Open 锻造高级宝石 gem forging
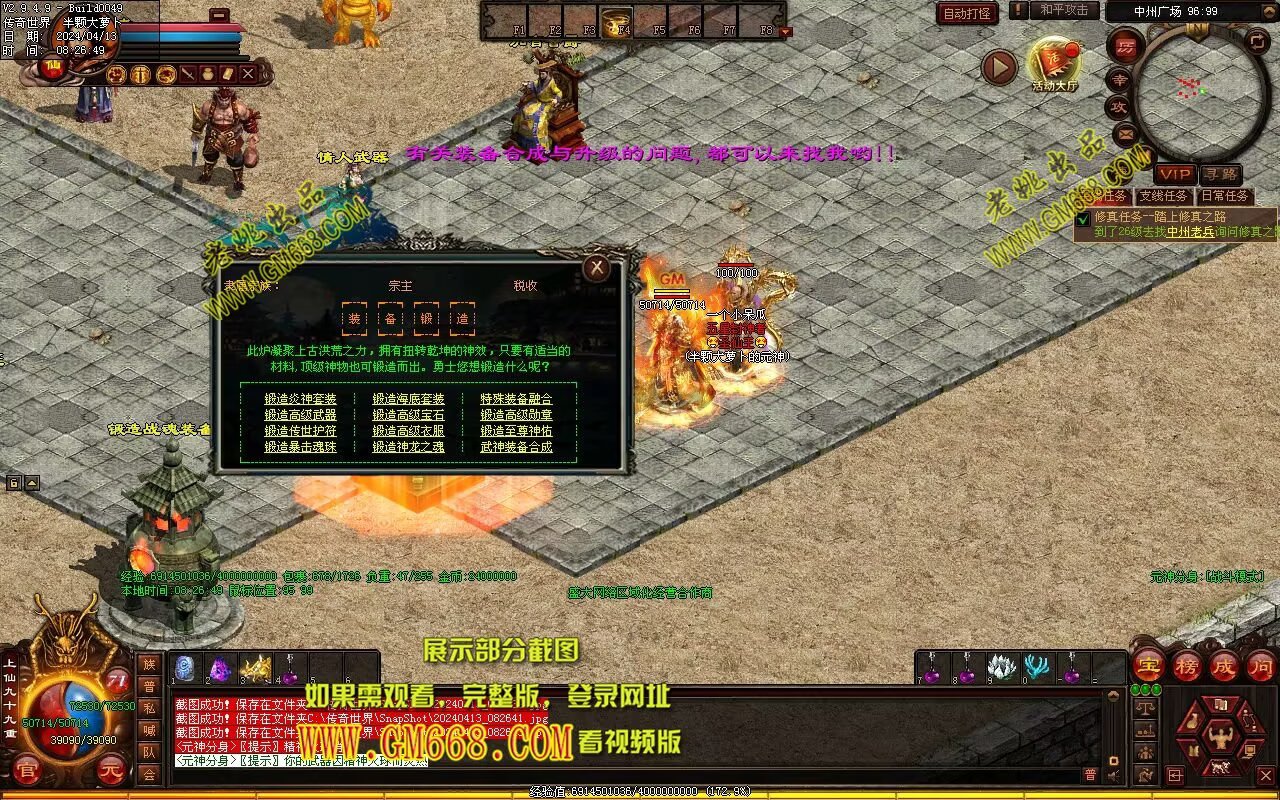Image resolution: width=1280 pixels, height=800 pixels. pos(408,415)
